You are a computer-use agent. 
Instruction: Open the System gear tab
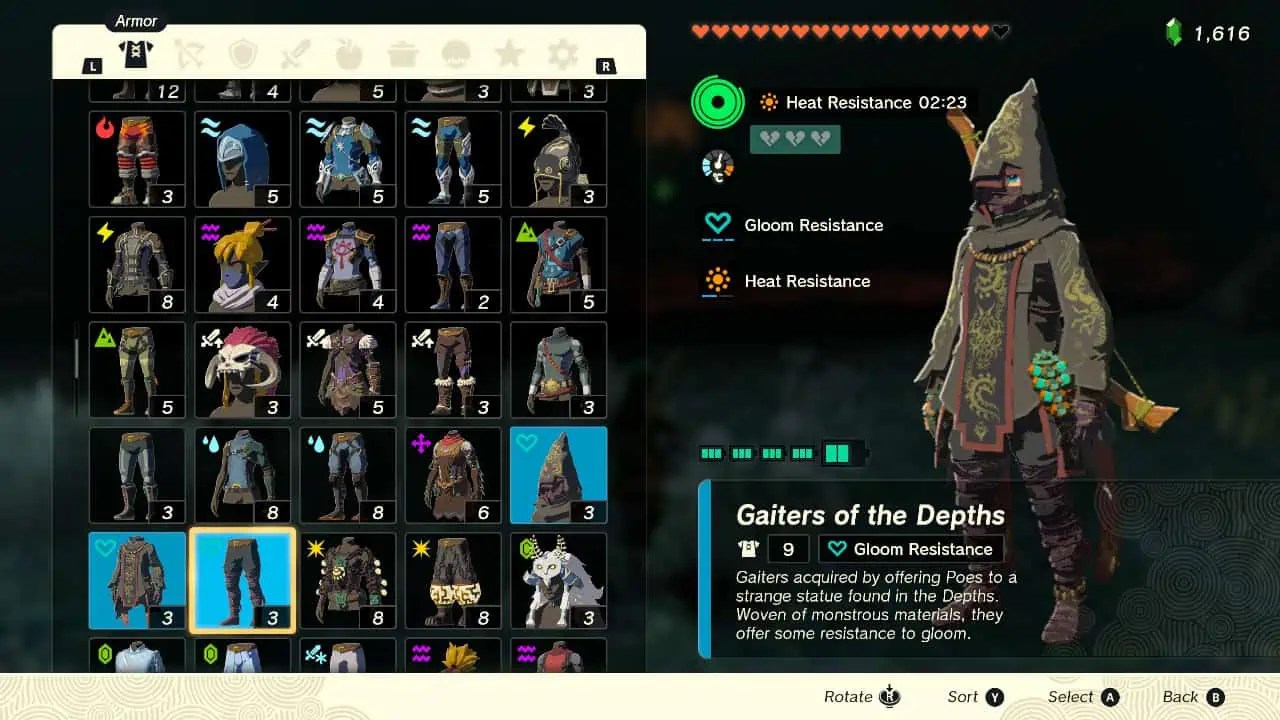click(x=563, y=55)
